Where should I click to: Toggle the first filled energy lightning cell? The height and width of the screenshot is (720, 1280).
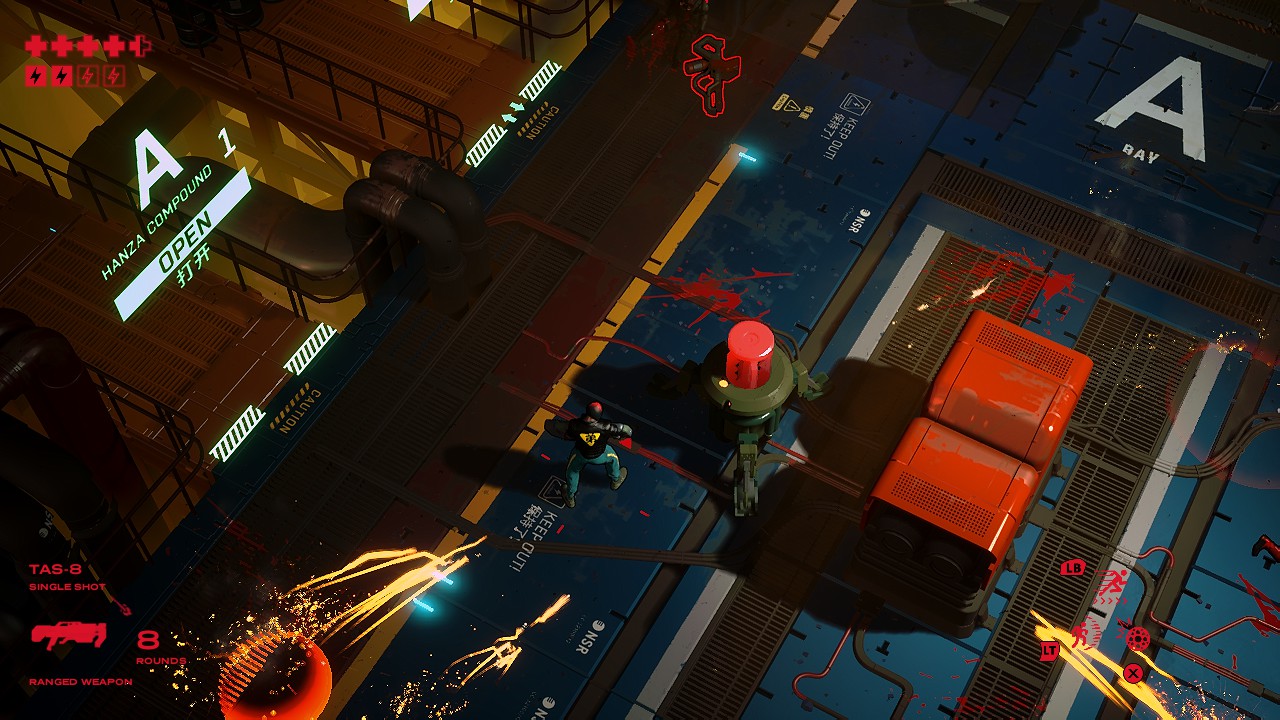35,75
